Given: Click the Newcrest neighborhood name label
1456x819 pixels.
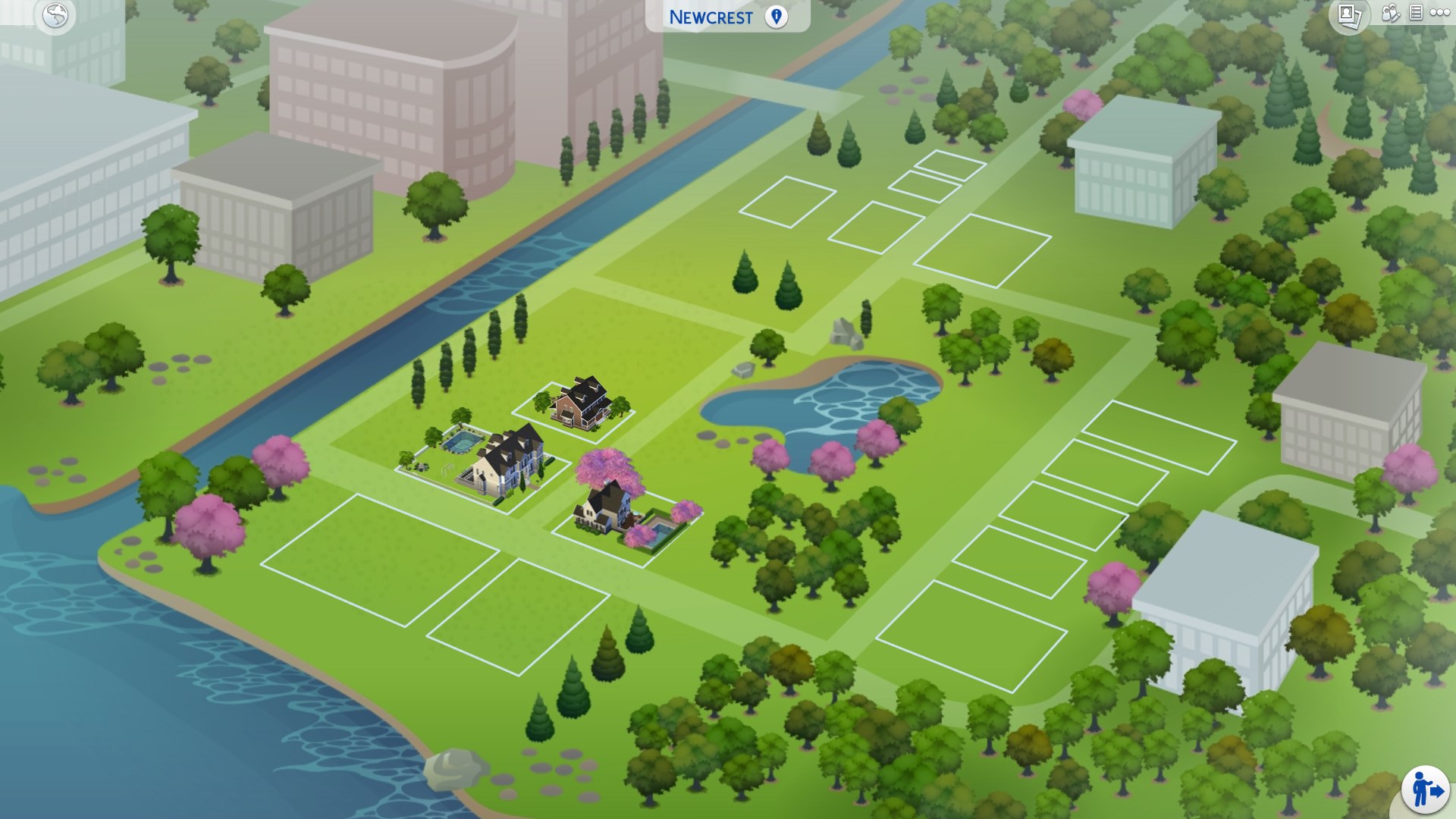Looking at the screenshot, I should coord(711,17).
